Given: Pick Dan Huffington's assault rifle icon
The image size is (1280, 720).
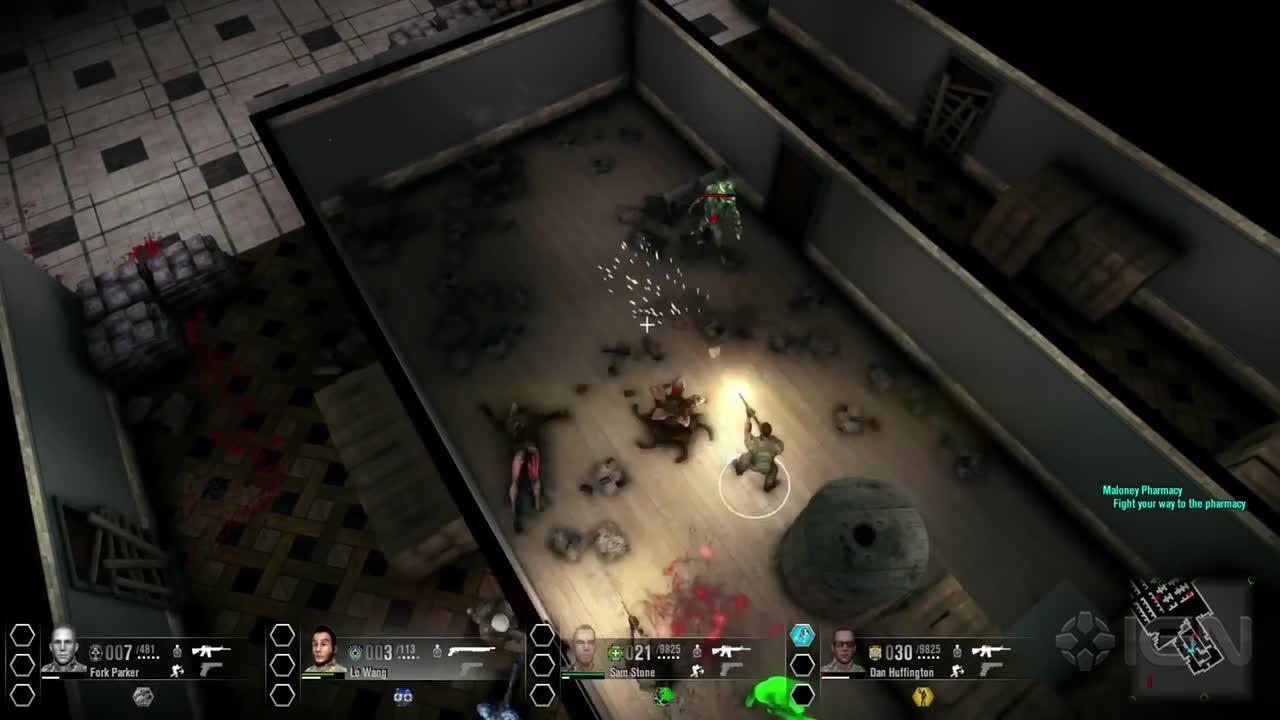Looking at the screenshot, I should click(990, 651).
